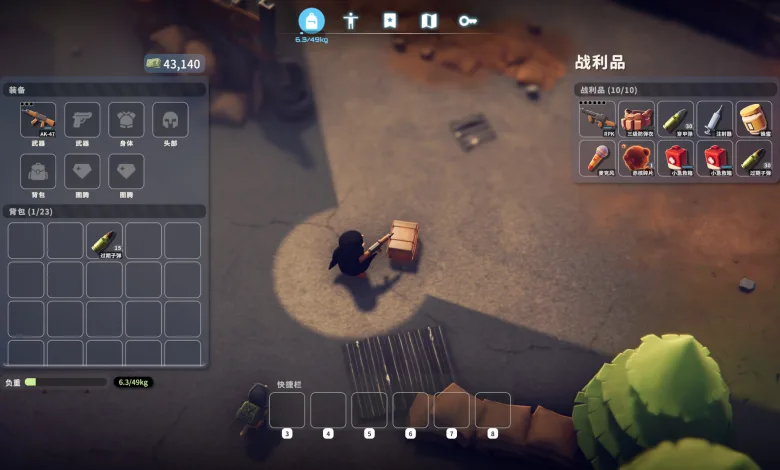Select the honey jar loot item
Image resolution: width=780 pixels, height=470 pixels.
(753, 119)
